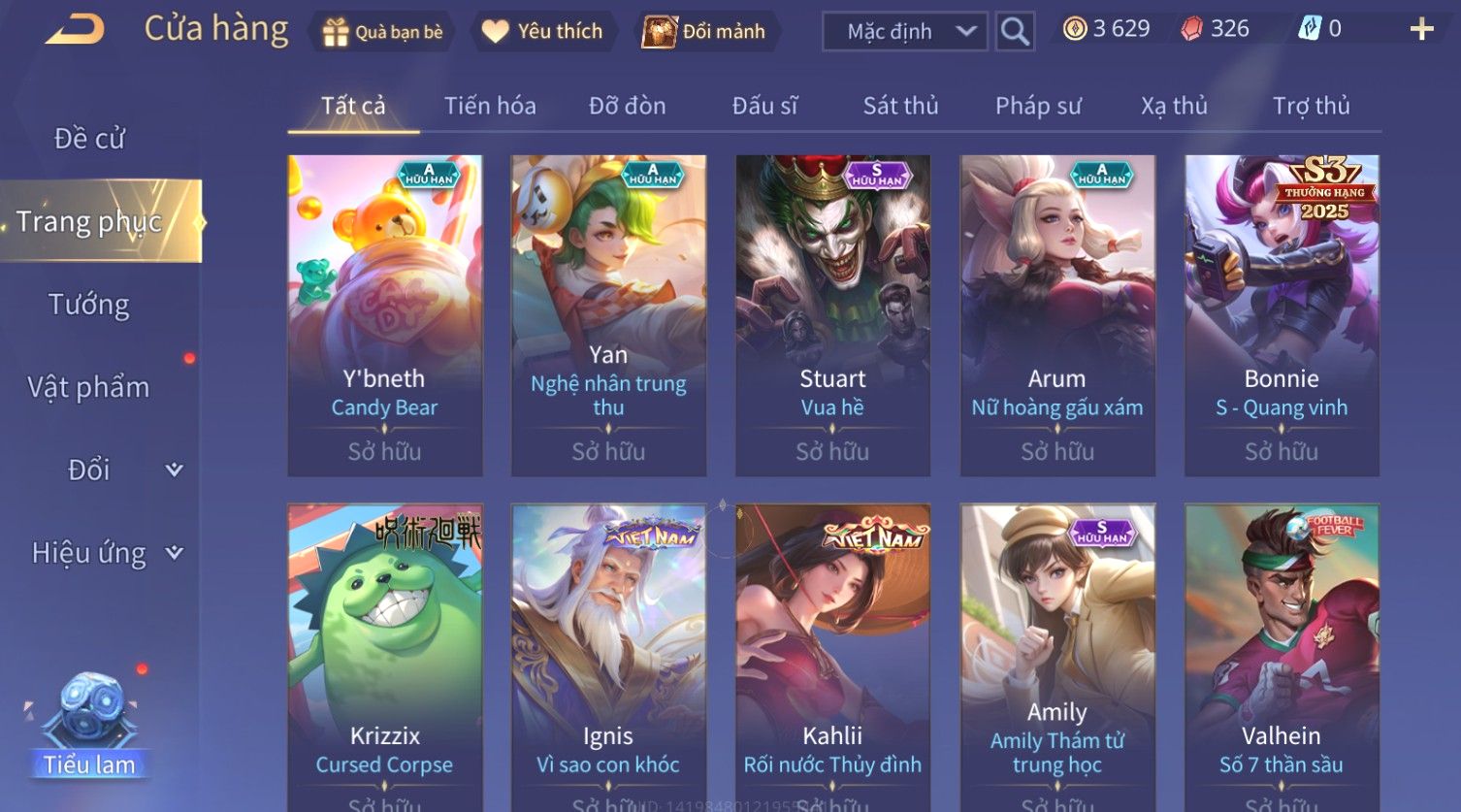This screenshot has height=812, width=1461.
Task: Switch to the Tiến hóa tab
Action: (490, 106)
